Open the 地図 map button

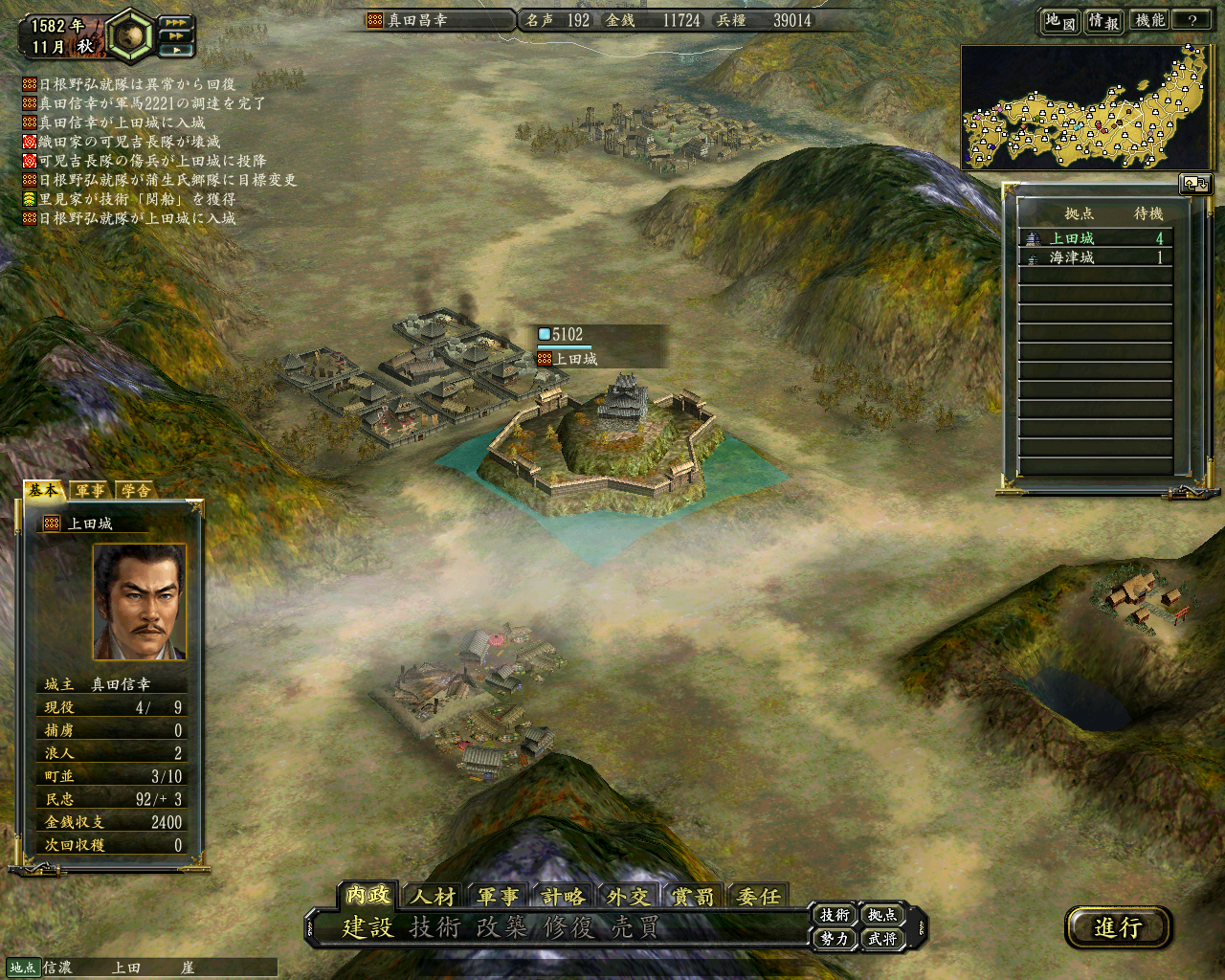(1059, 20)
